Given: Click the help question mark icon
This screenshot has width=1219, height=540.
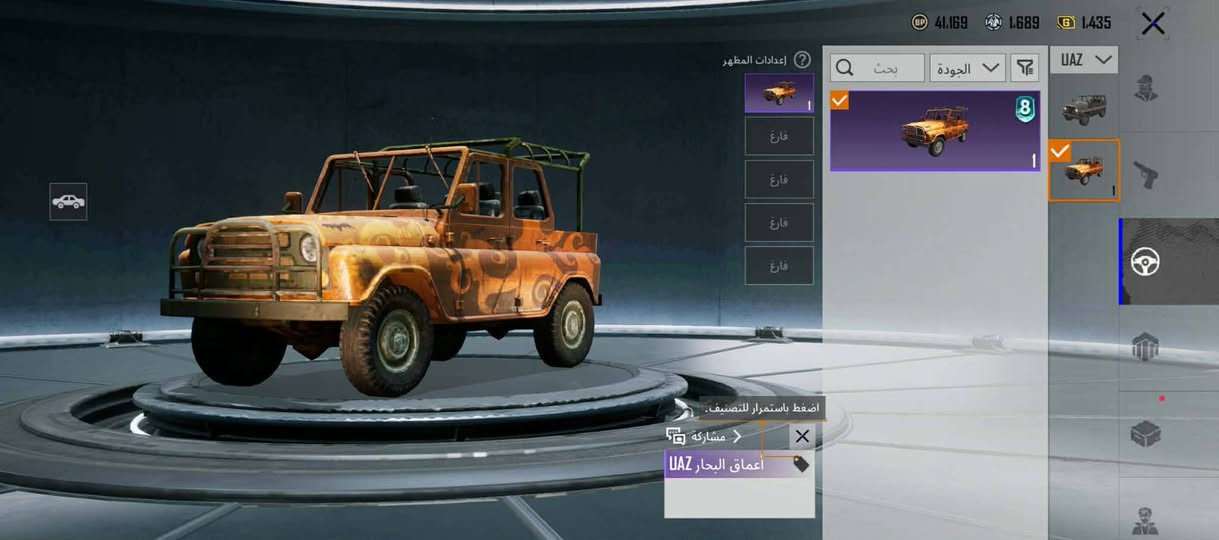Looking at the screenshot, I should coord(802,60).
